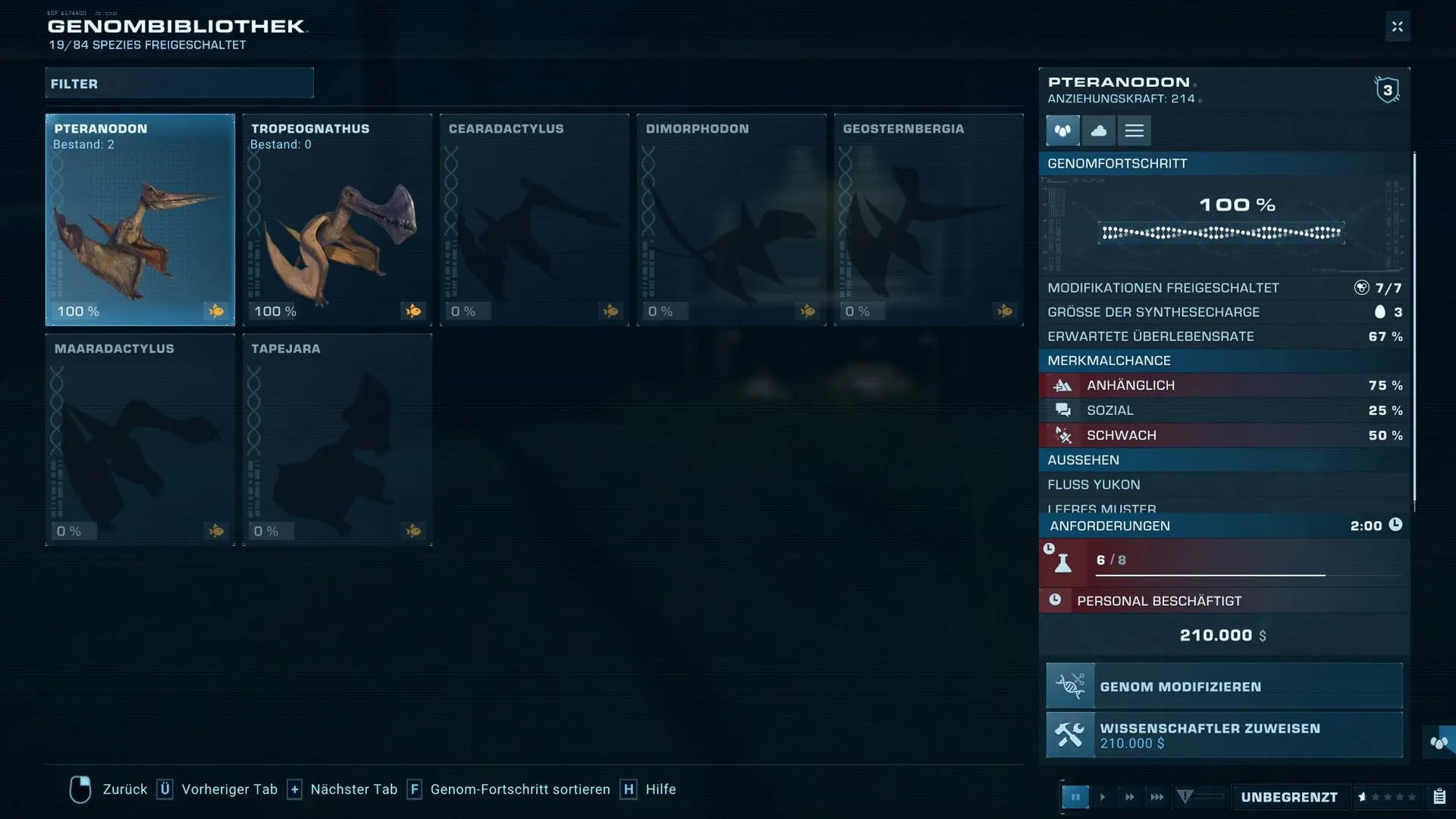Viewport: 1456px width, 819px height.
Task: Choose the Maaradactylus genome card
Action: point(140,440)
